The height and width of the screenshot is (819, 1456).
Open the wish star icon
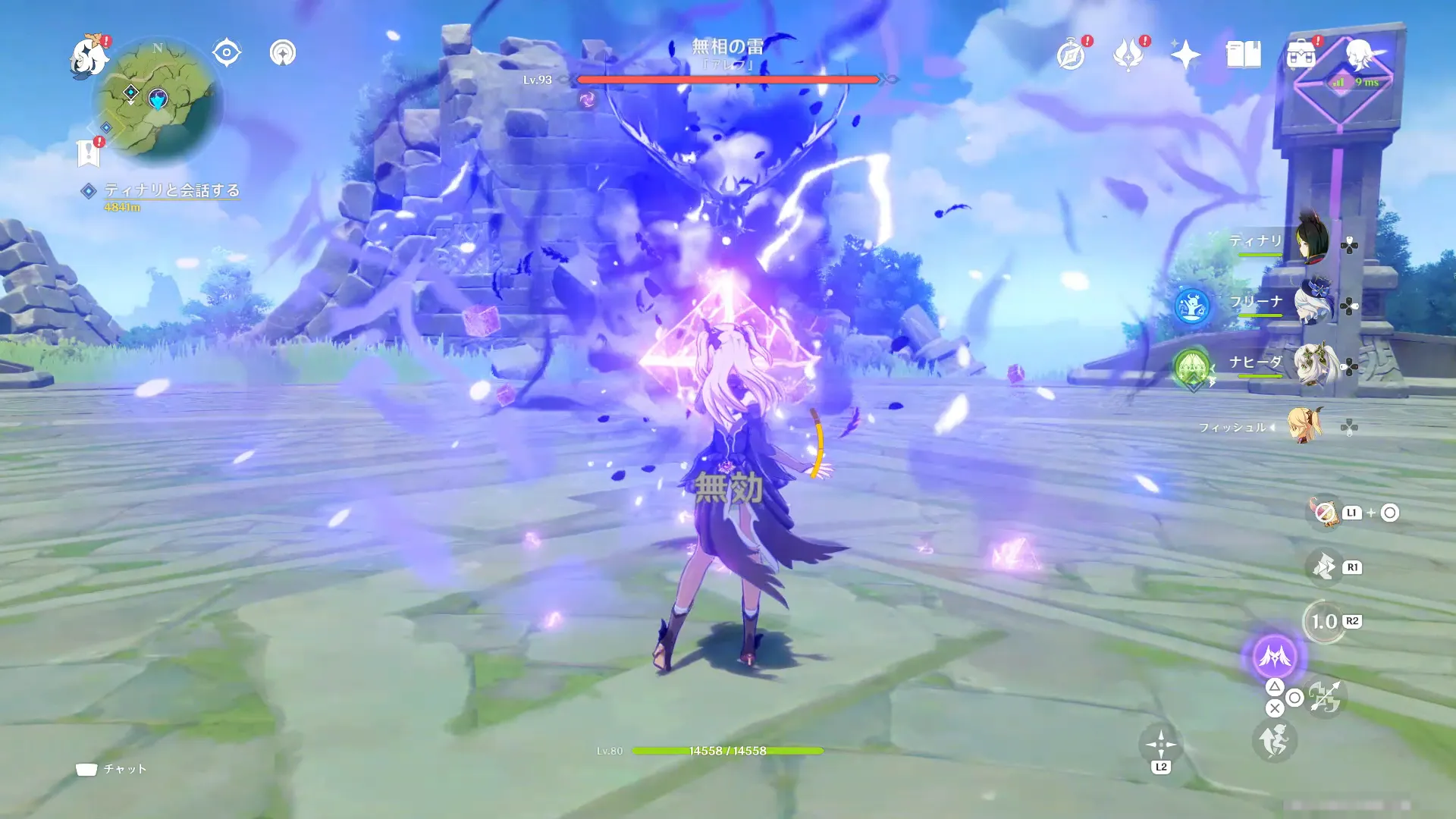(1185, 55)
